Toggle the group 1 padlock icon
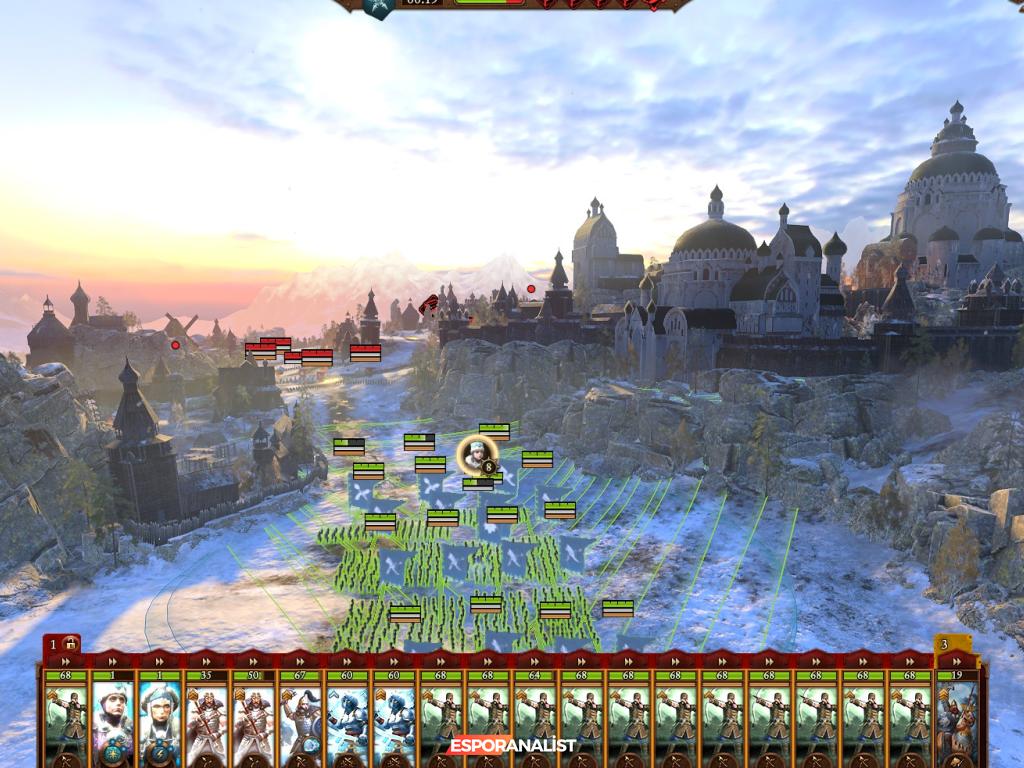1024x768 pixels. (71, 644)
